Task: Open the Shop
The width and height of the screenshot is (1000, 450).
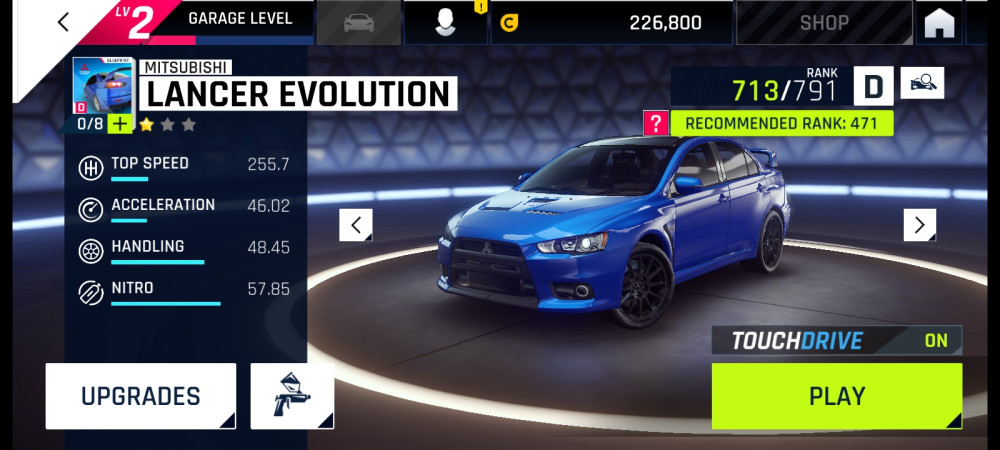Action: pyautogui.click(x=824, y=22)
